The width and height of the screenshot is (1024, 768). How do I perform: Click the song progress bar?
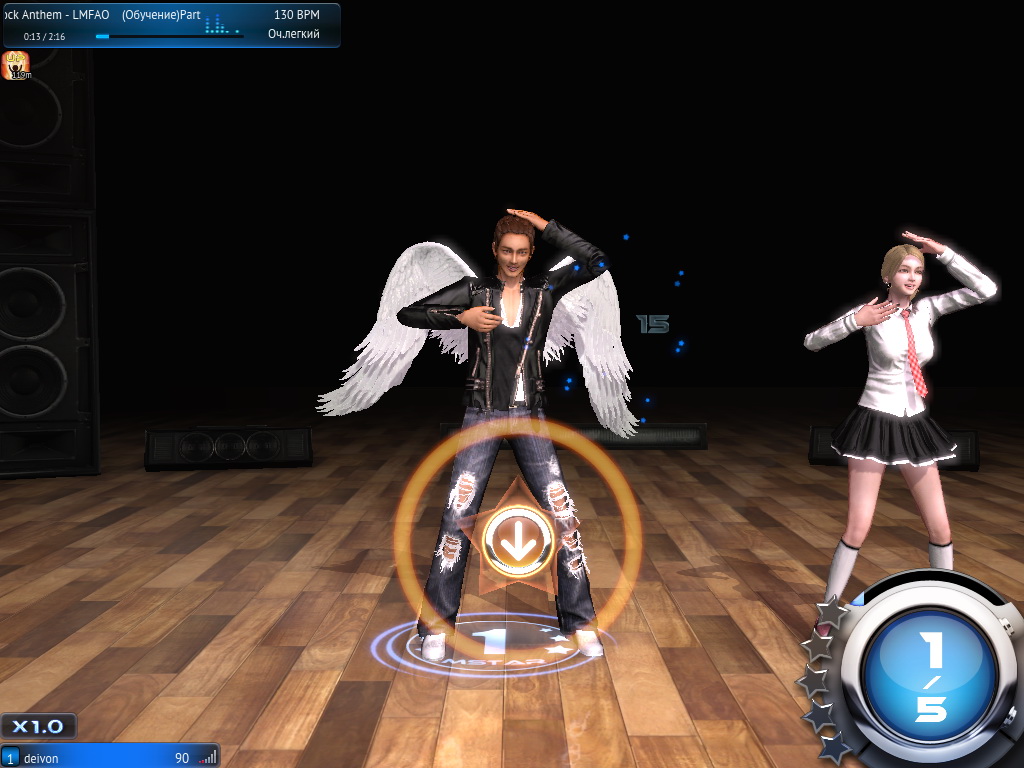point(169,36)
